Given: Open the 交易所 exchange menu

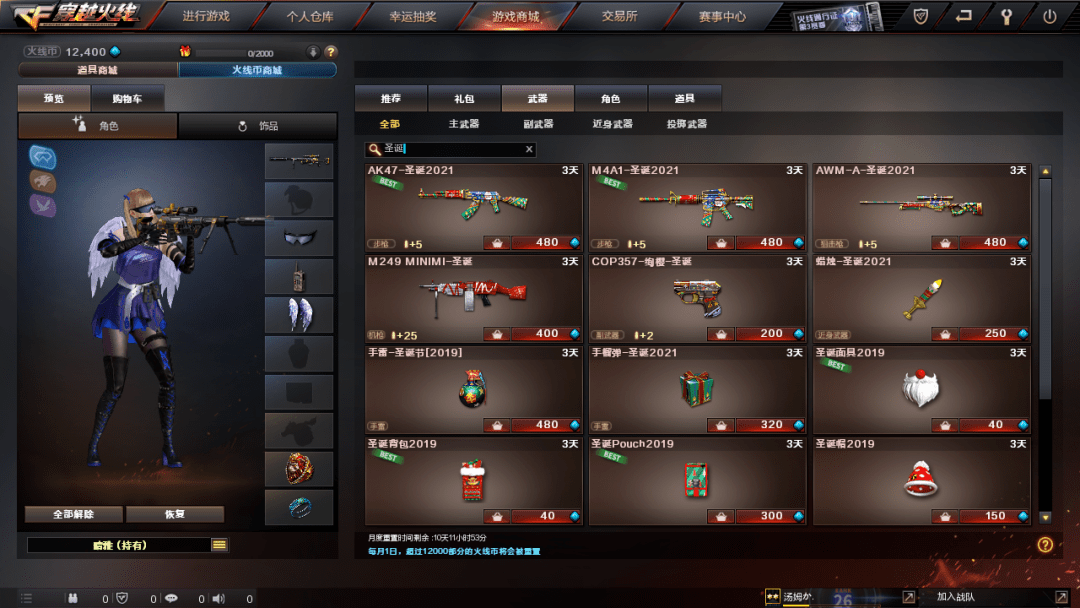Looking at the screenshot, I should click(619, 16).
